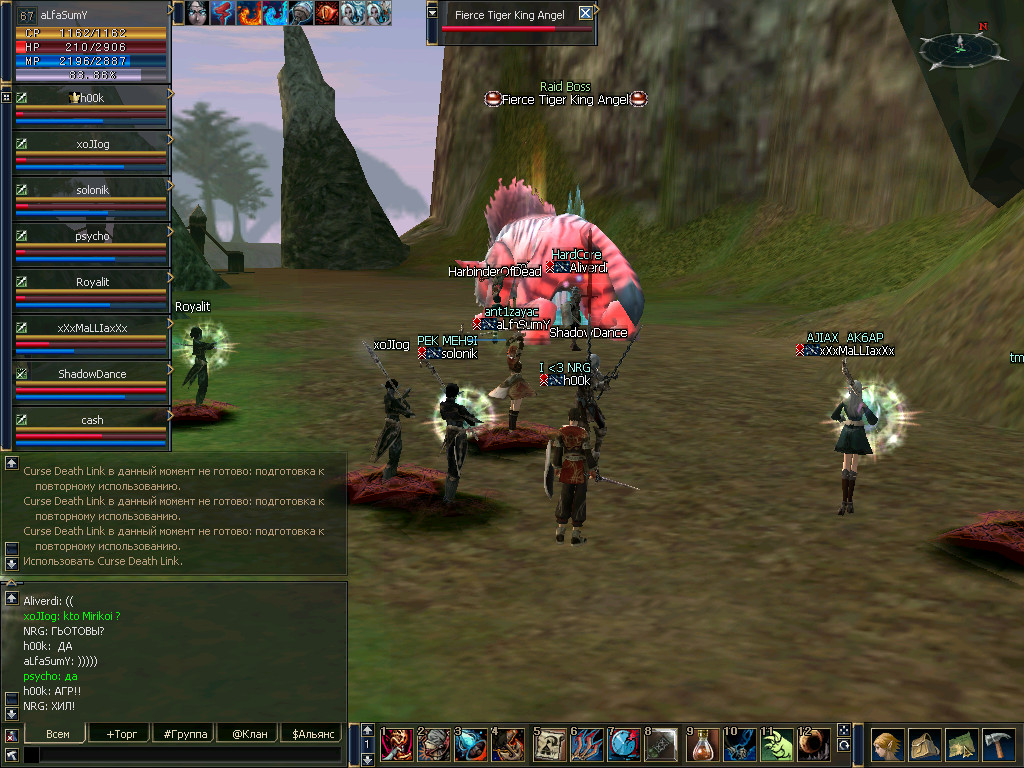Target party member solonik
Viewport: 1024px width, 768px height.
(x=92, y=190)
